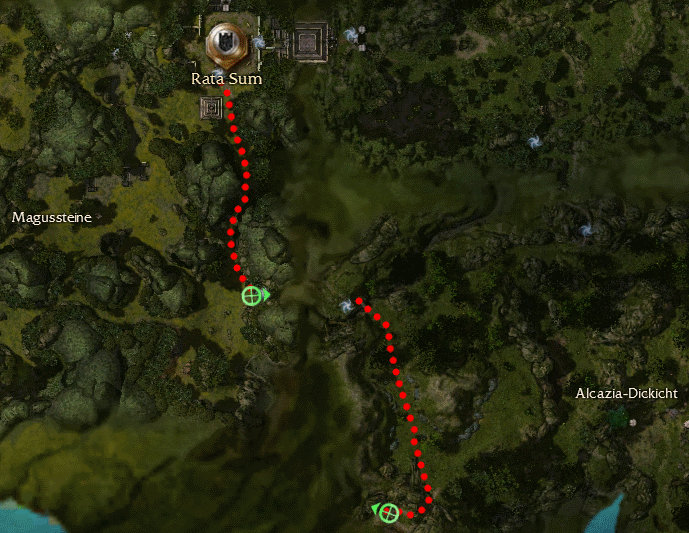Select the Rata Sum outpost icon
The height and width of the screenshot is (533, 689).
226,42
